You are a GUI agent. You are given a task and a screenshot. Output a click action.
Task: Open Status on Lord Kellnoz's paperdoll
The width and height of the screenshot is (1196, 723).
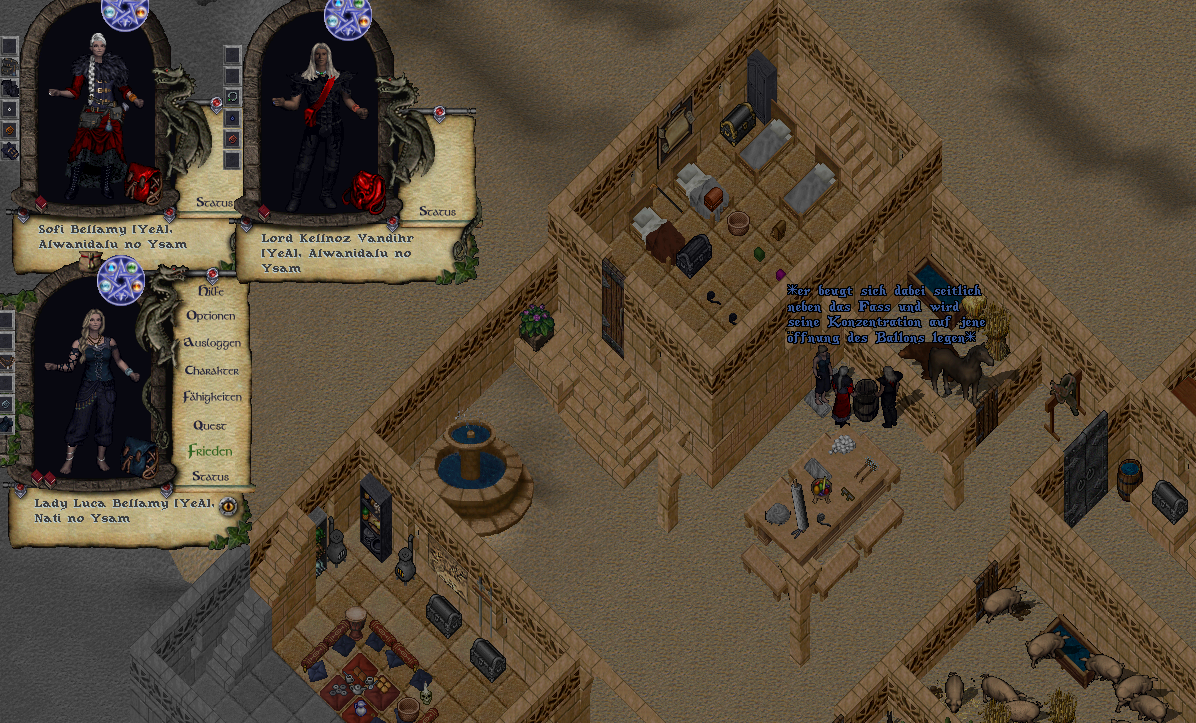437,211
